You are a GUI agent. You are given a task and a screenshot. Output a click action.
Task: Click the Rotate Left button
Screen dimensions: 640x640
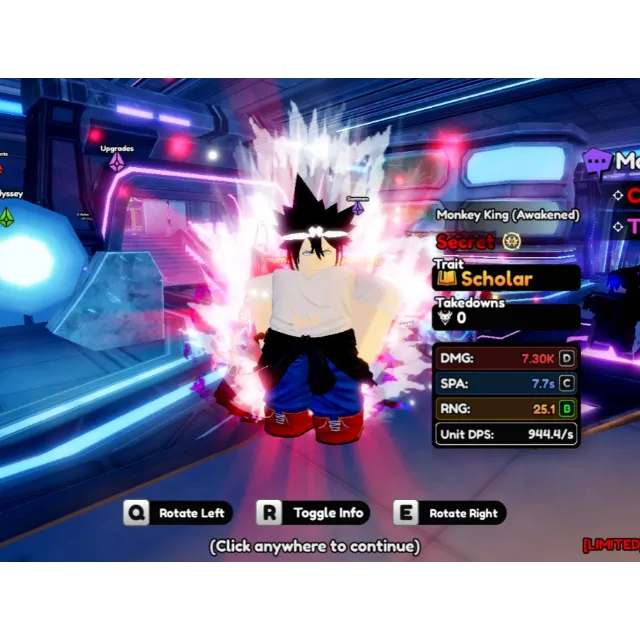click(x=179, y=513)
